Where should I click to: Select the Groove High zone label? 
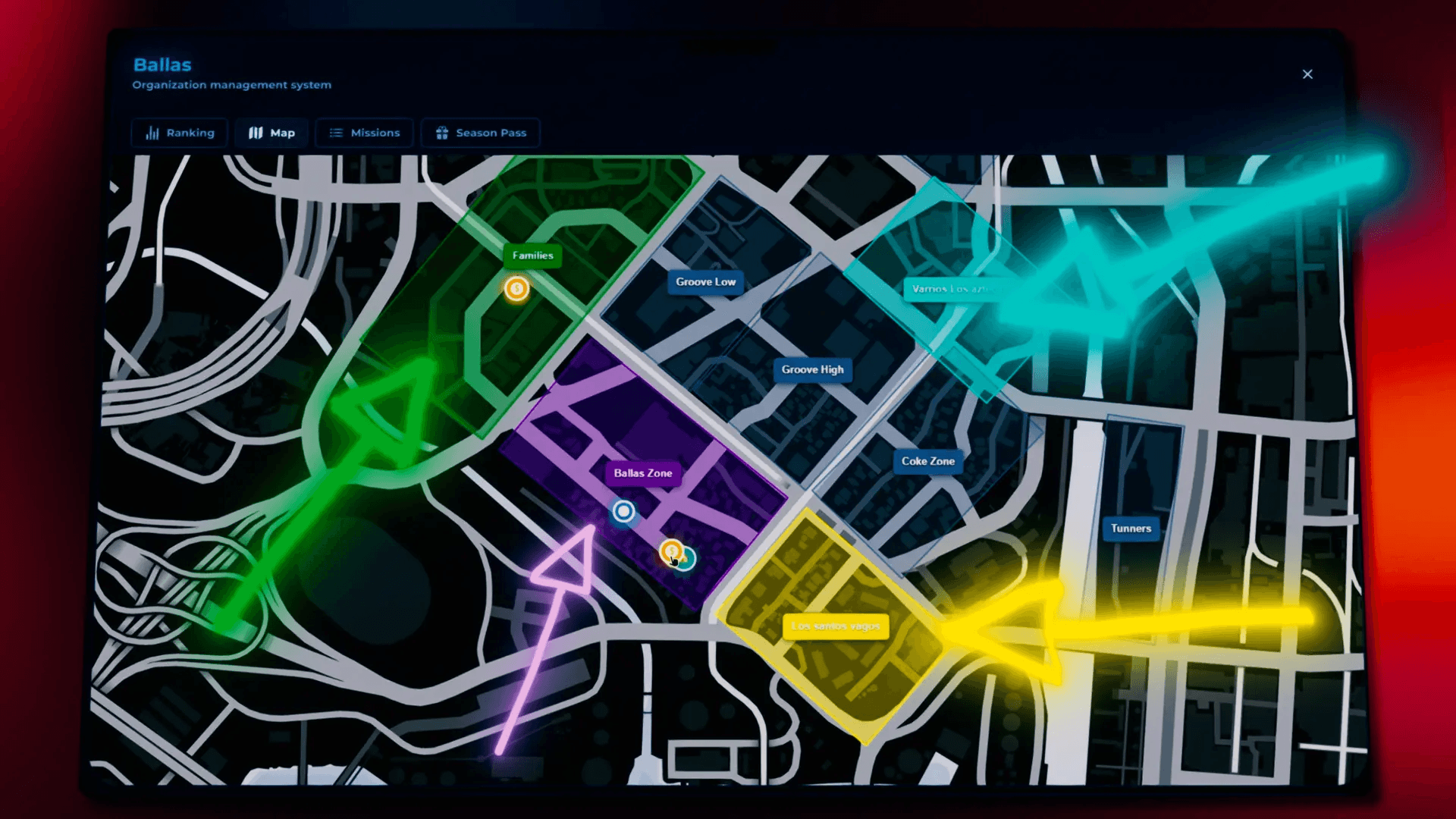point(812,369)
